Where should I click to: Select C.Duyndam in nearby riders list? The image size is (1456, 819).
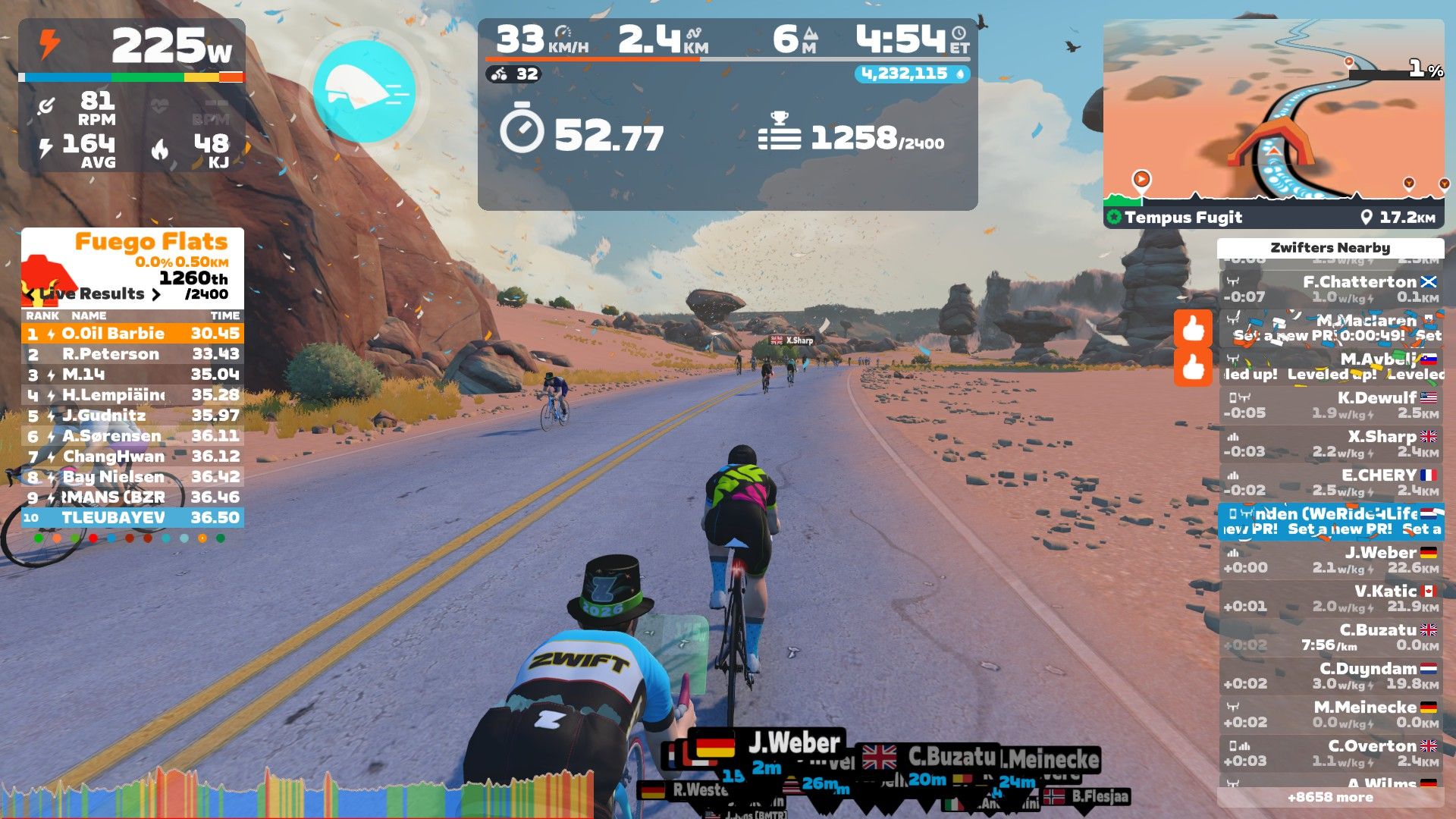click(1331, 676)
